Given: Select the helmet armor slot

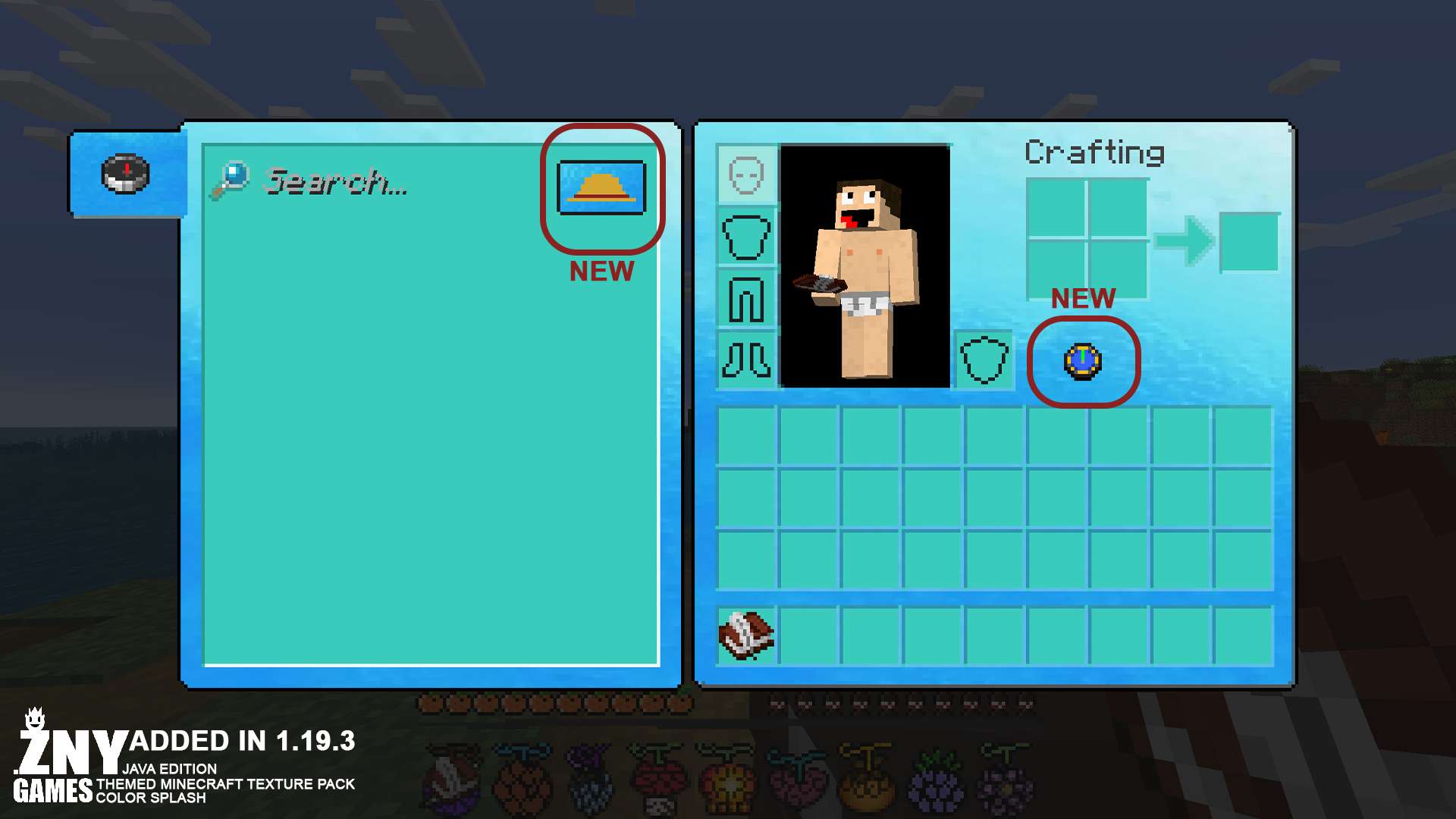Looking at the screenshot, I should click(x=746, y=176).
